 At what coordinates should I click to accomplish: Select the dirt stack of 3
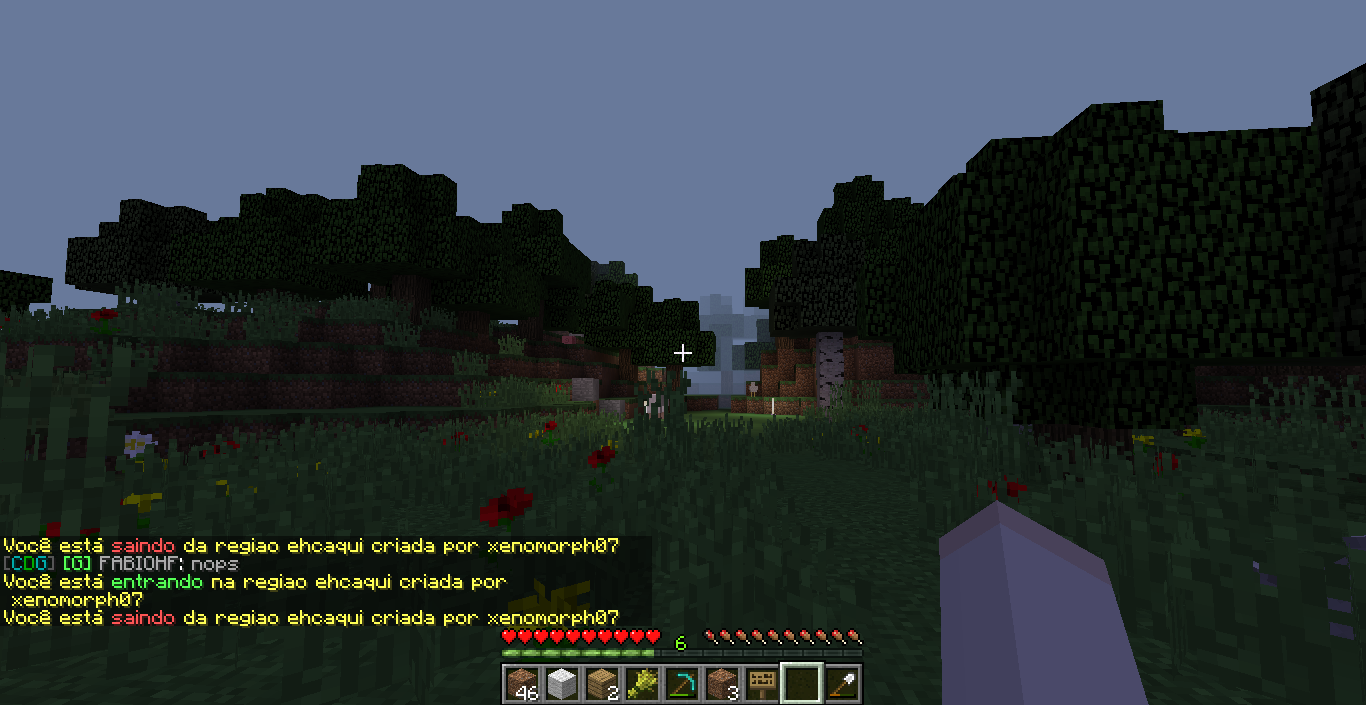(x=722, y=684)
